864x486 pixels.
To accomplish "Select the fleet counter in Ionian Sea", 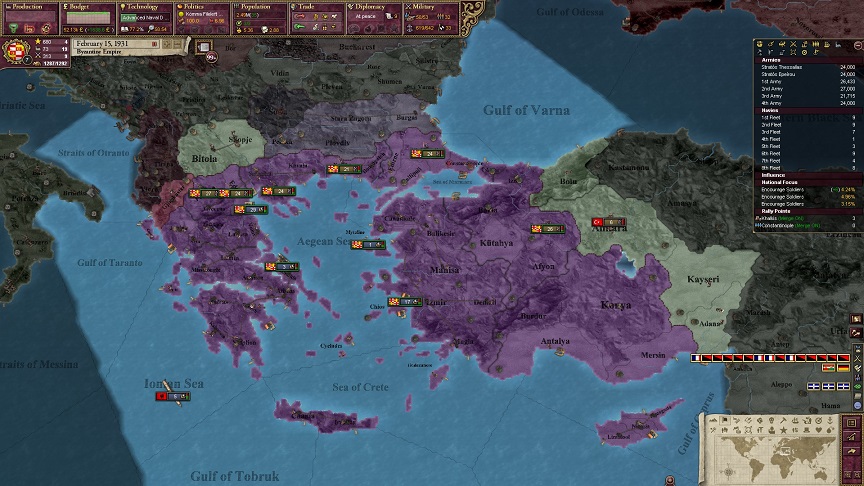I will coord(171,396).
